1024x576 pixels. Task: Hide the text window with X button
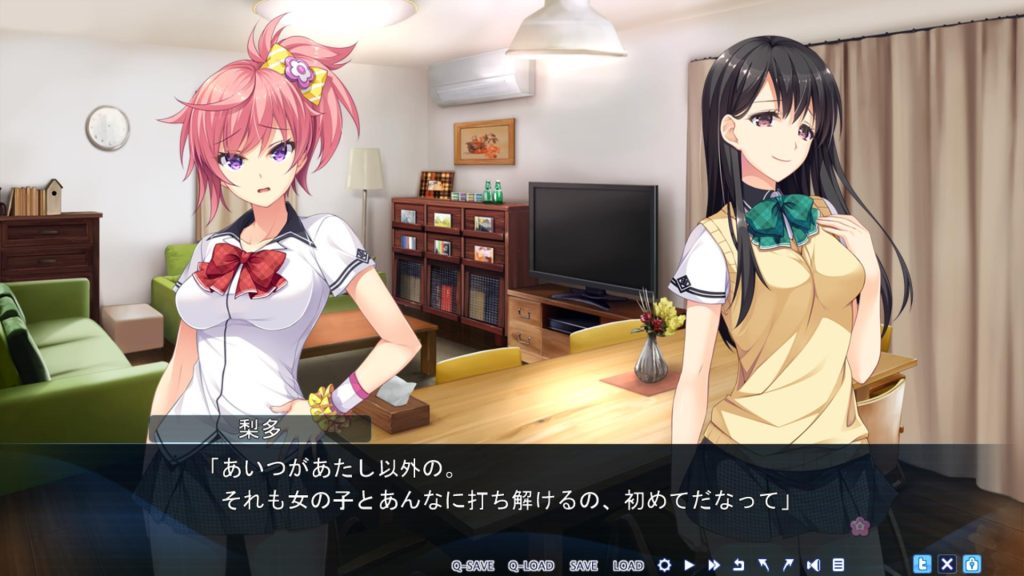pyautogui.click(x=947, y=563)
